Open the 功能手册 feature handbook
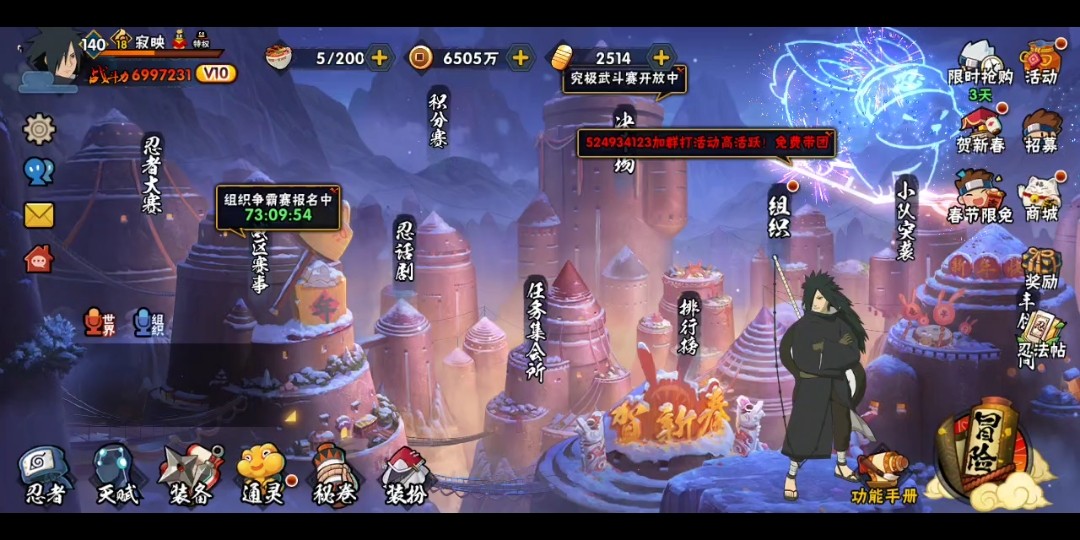This screenshot has width=1080, height=540. [883, 477]
